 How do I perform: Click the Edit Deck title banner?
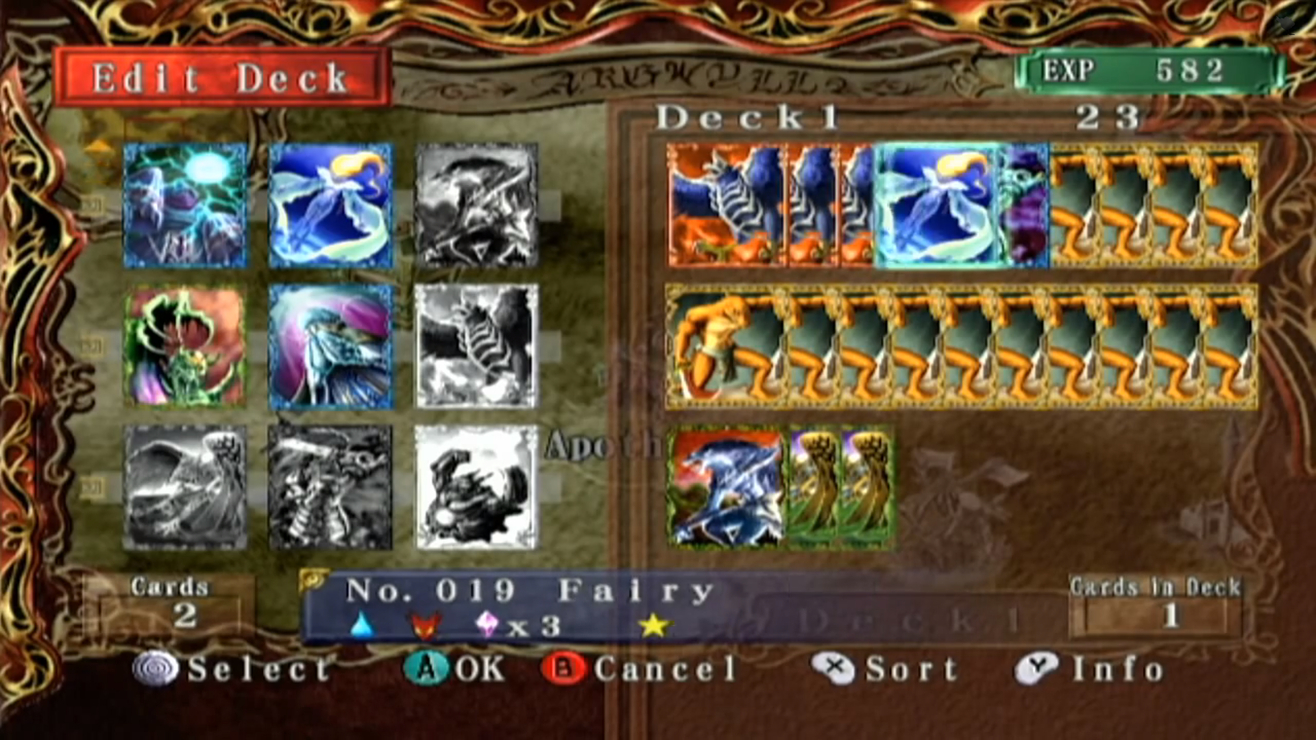(x=222, y=75)
